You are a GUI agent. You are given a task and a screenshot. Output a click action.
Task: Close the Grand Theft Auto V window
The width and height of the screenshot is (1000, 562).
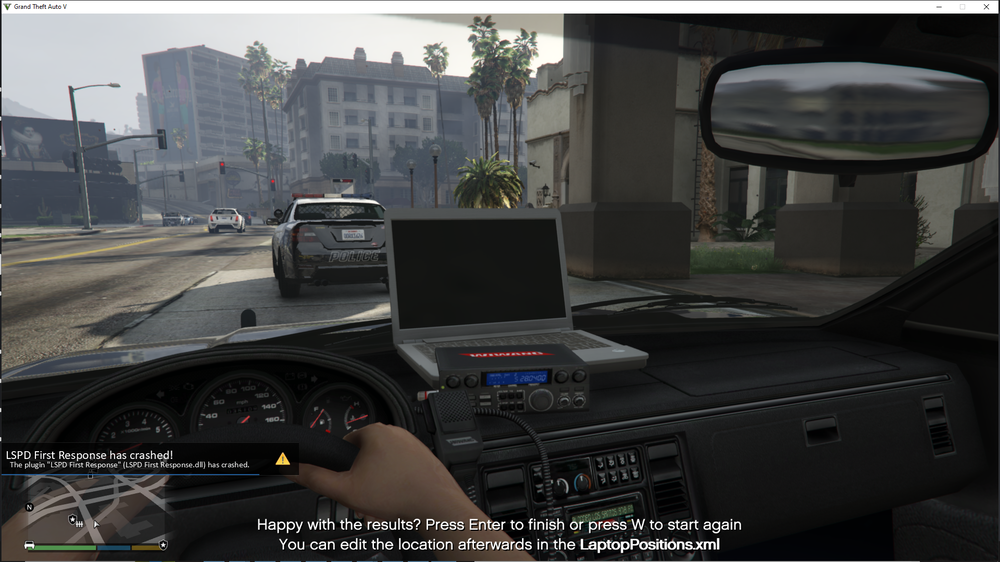[984, 7]
